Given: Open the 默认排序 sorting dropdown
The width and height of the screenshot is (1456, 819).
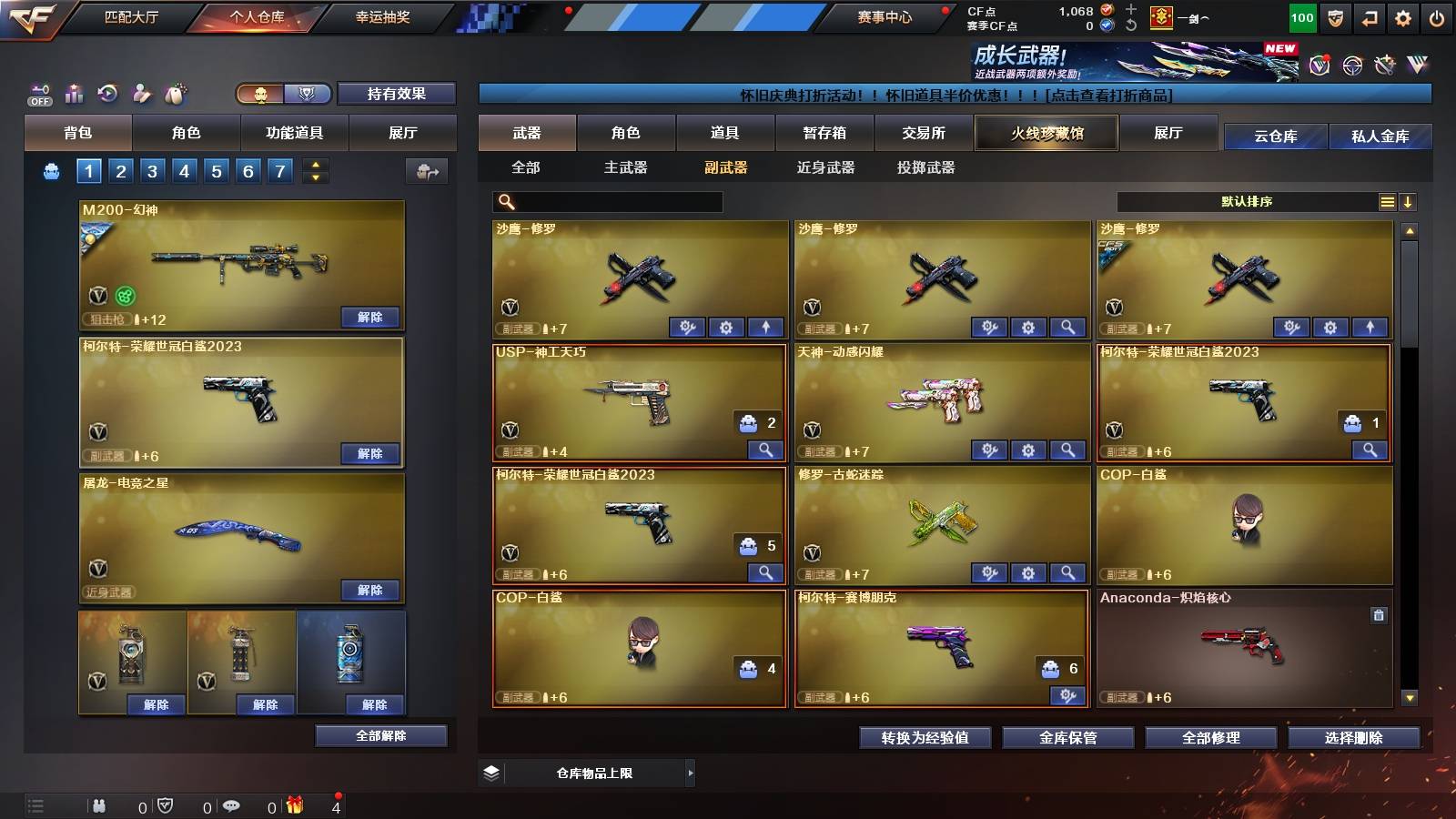Looking at the screenshot, I should 1247,202.
